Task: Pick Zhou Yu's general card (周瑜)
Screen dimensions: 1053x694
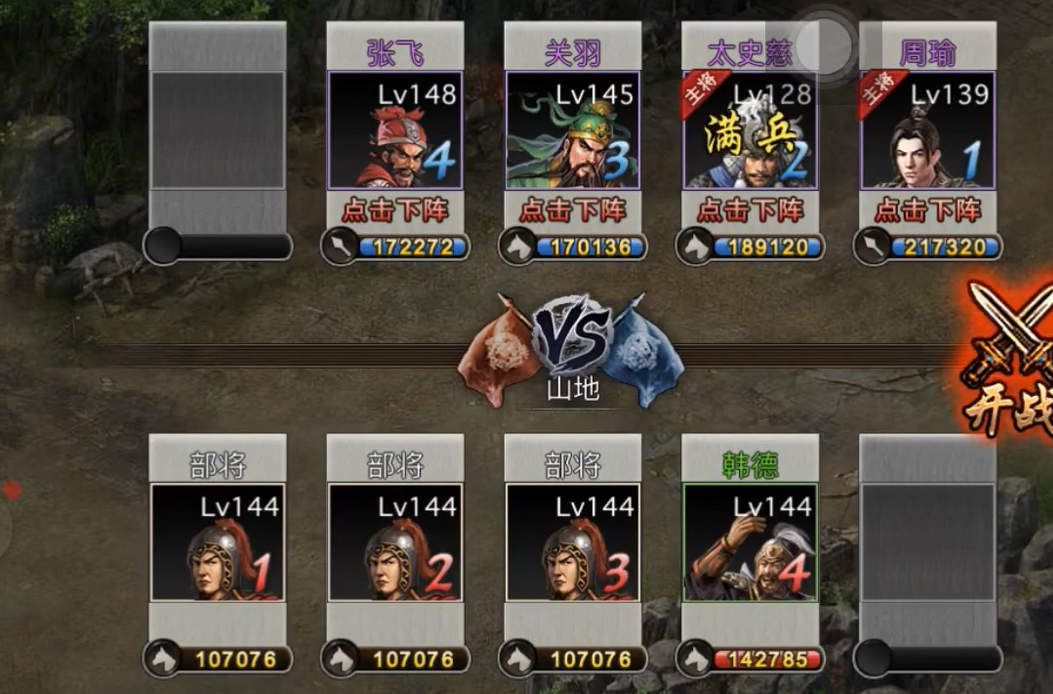Action: [x=927, y=130]
